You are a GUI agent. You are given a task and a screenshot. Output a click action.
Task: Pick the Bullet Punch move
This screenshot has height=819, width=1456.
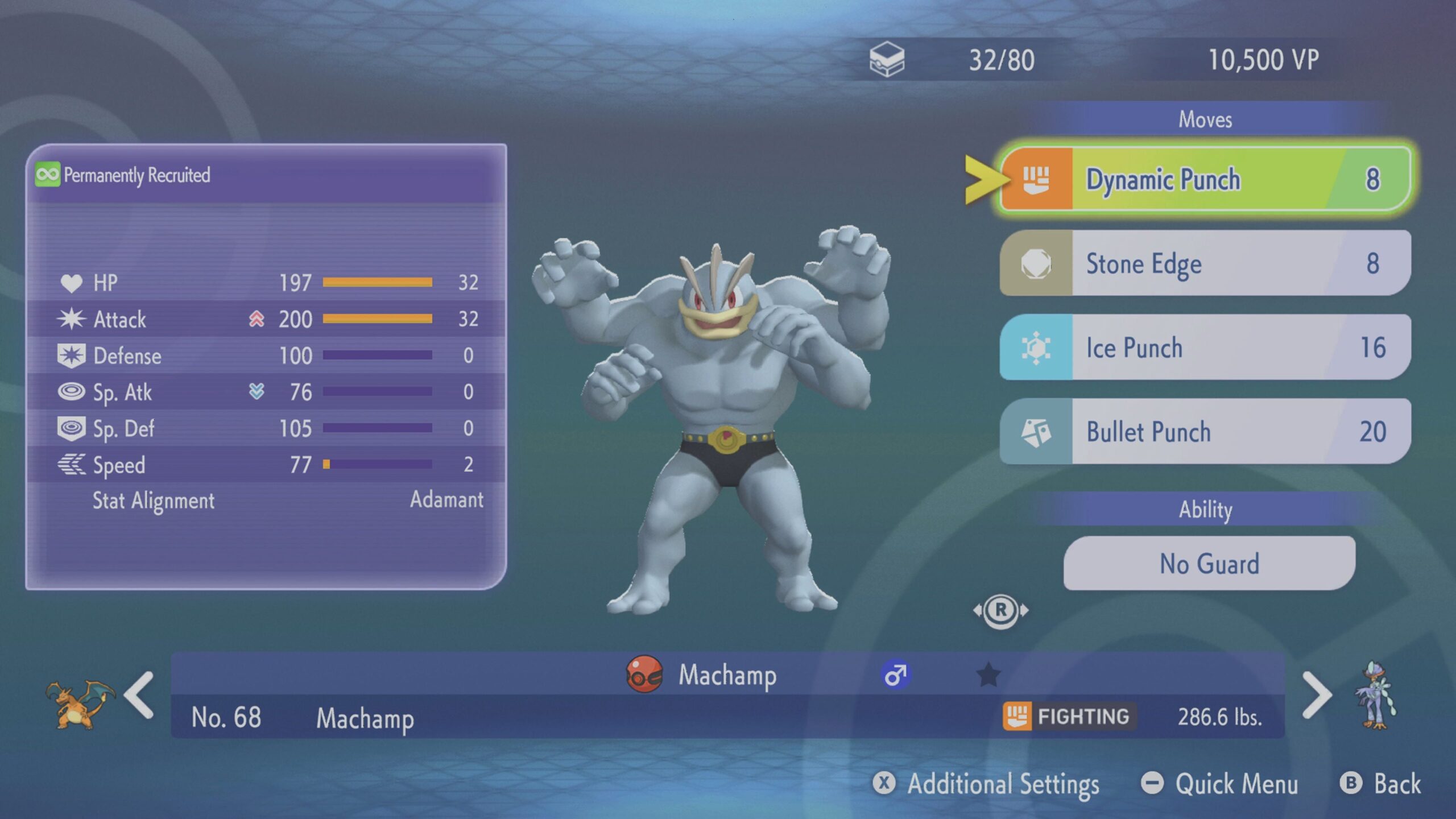pyautogui.click(x=1205, y=432)
